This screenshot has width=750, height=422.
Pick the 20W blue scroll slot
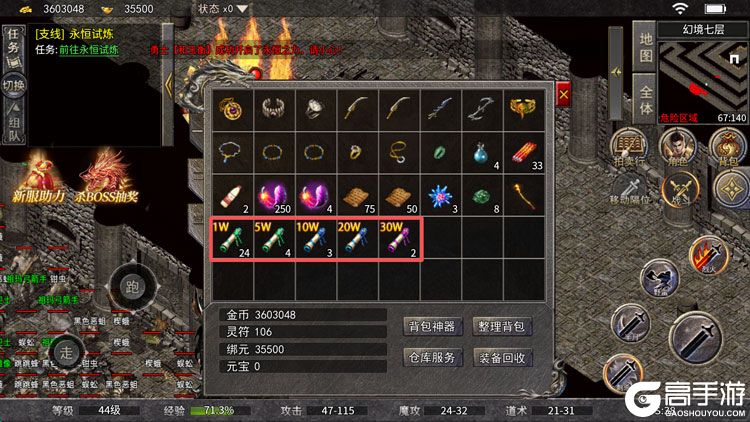click(x=354, y=237)
